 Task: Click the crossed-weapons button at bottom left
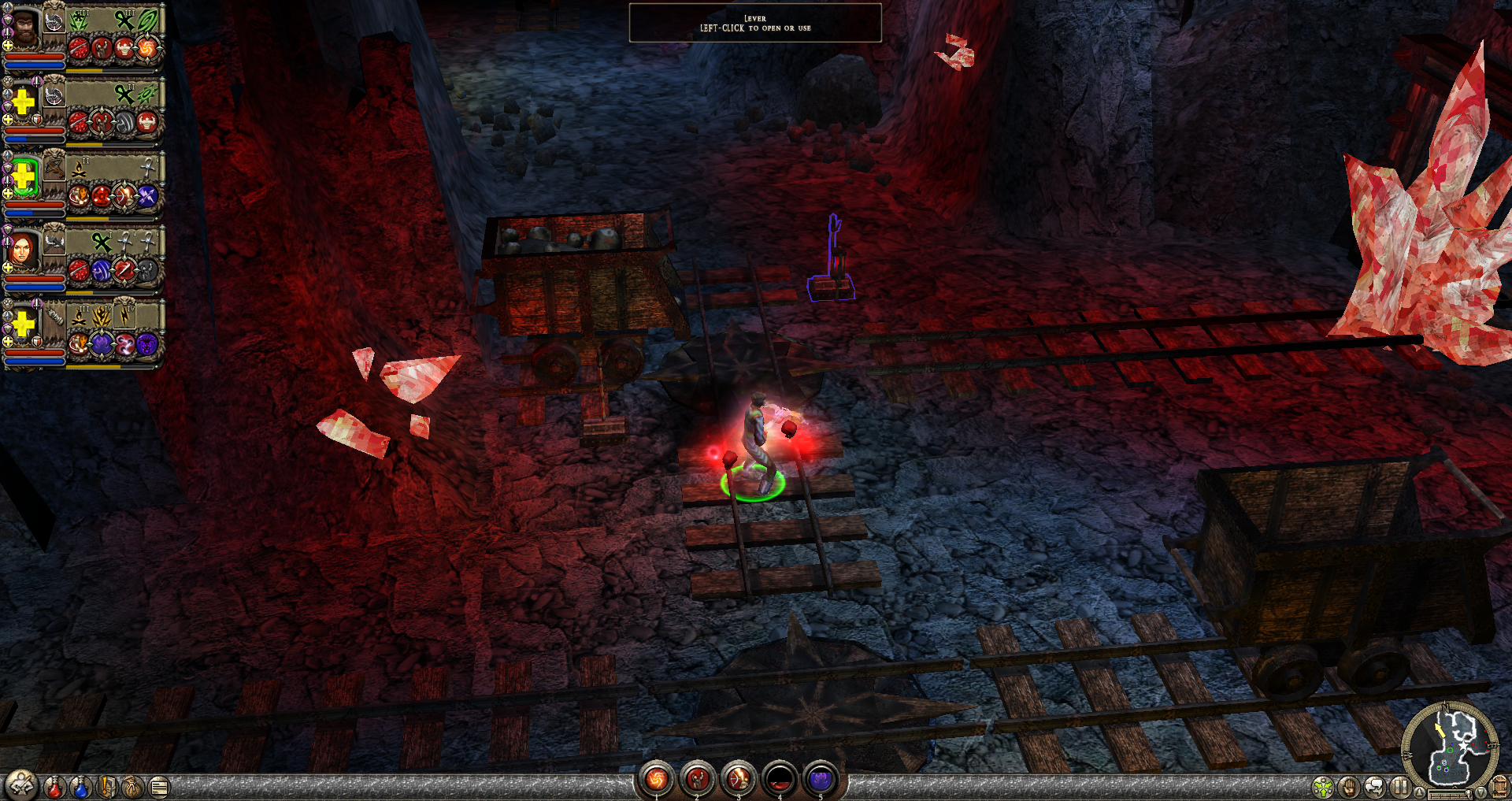click(x=21, y=785)
